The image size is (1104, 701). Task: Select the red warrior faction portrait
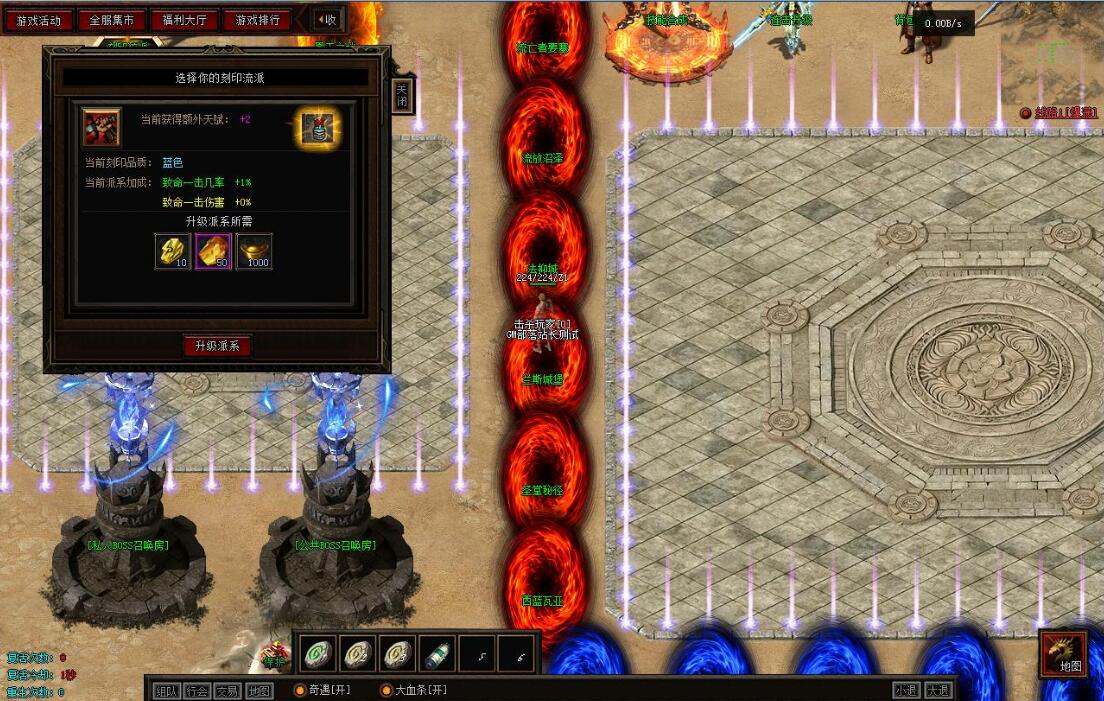(101, 127)
